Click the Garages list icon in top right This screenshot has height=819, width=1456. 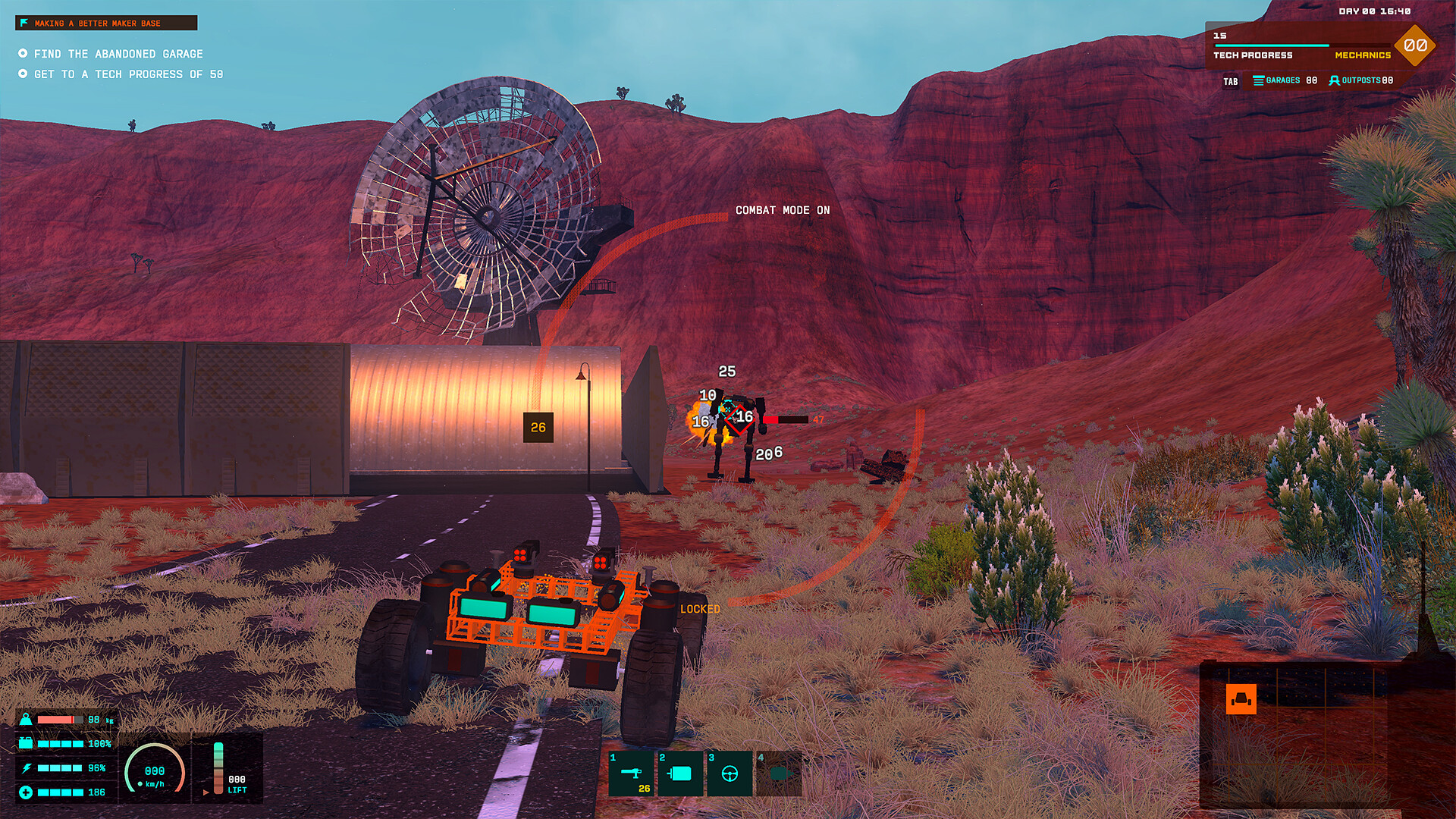point(1257,80)
